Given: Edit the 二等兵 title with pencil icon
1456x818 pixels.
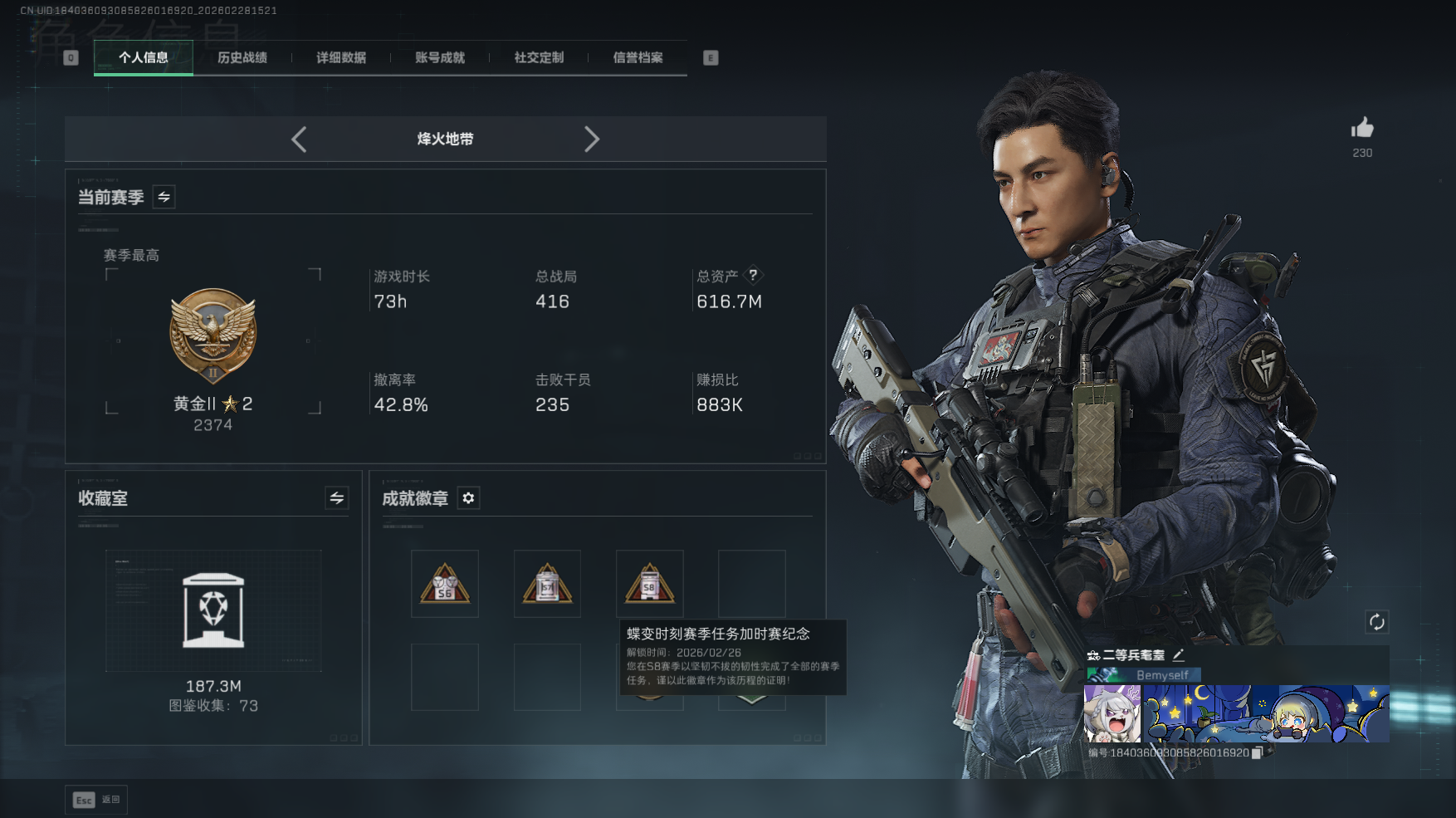Looking at the screenshot, I should (x=1179, y=655).
